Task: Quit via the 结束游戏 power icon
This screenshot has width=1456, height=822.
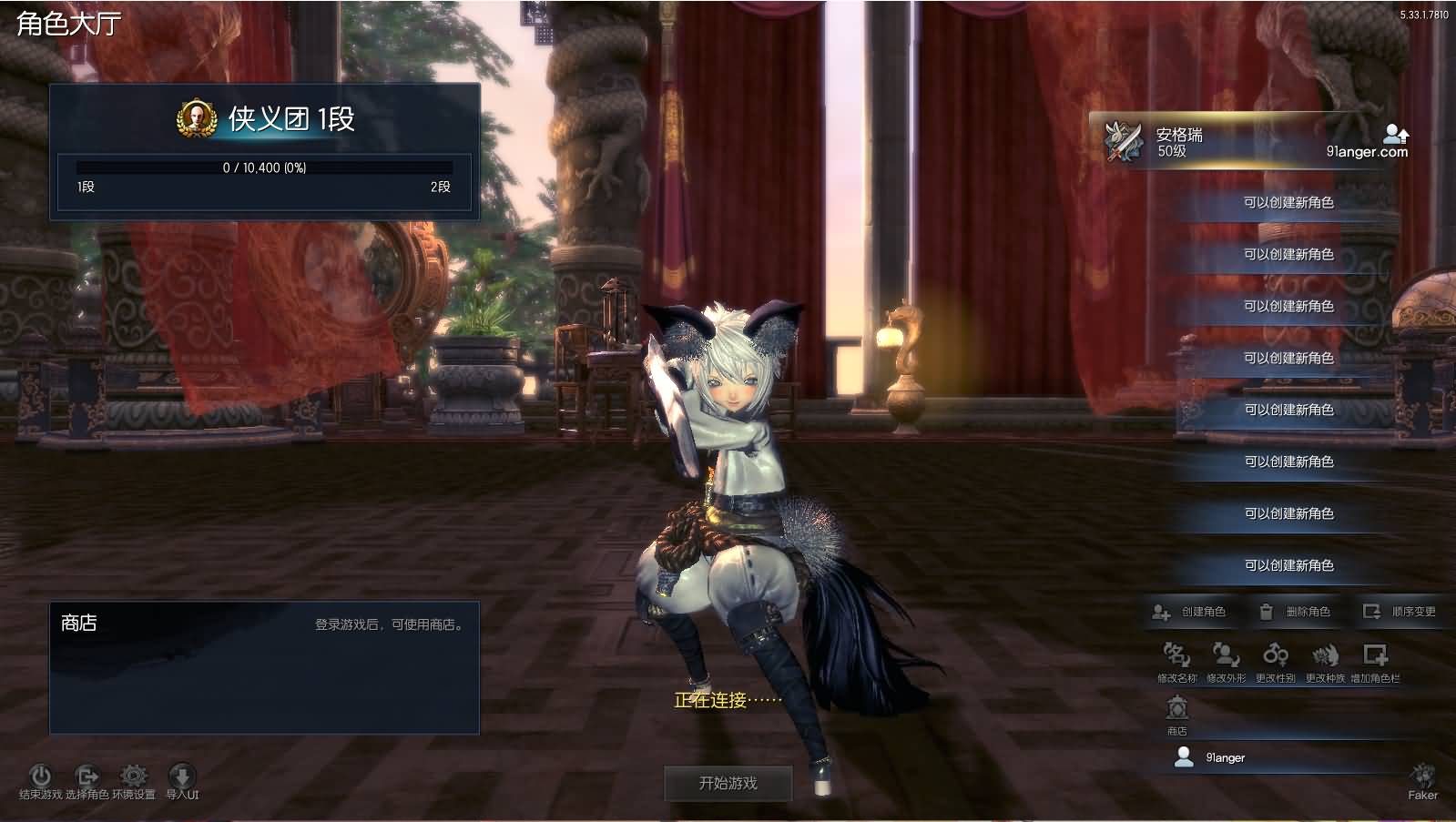Action: click(40, 776)
